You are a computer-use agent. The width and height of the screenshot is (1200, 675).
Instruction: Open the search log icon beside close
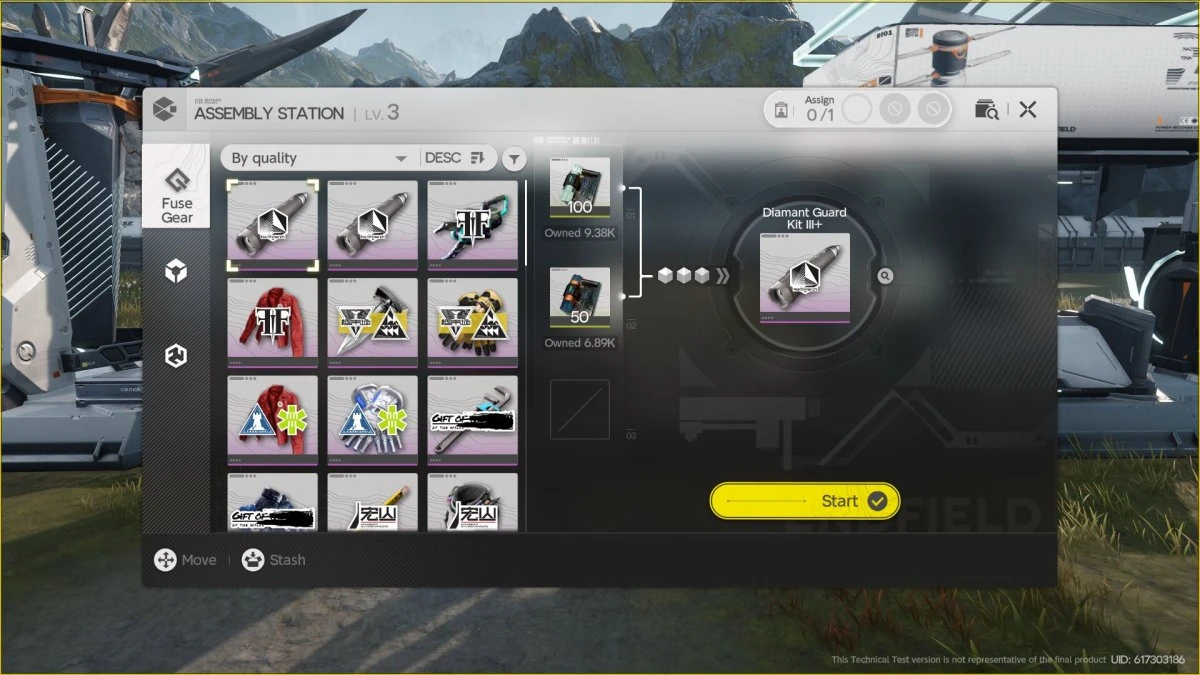coord(986,110)
